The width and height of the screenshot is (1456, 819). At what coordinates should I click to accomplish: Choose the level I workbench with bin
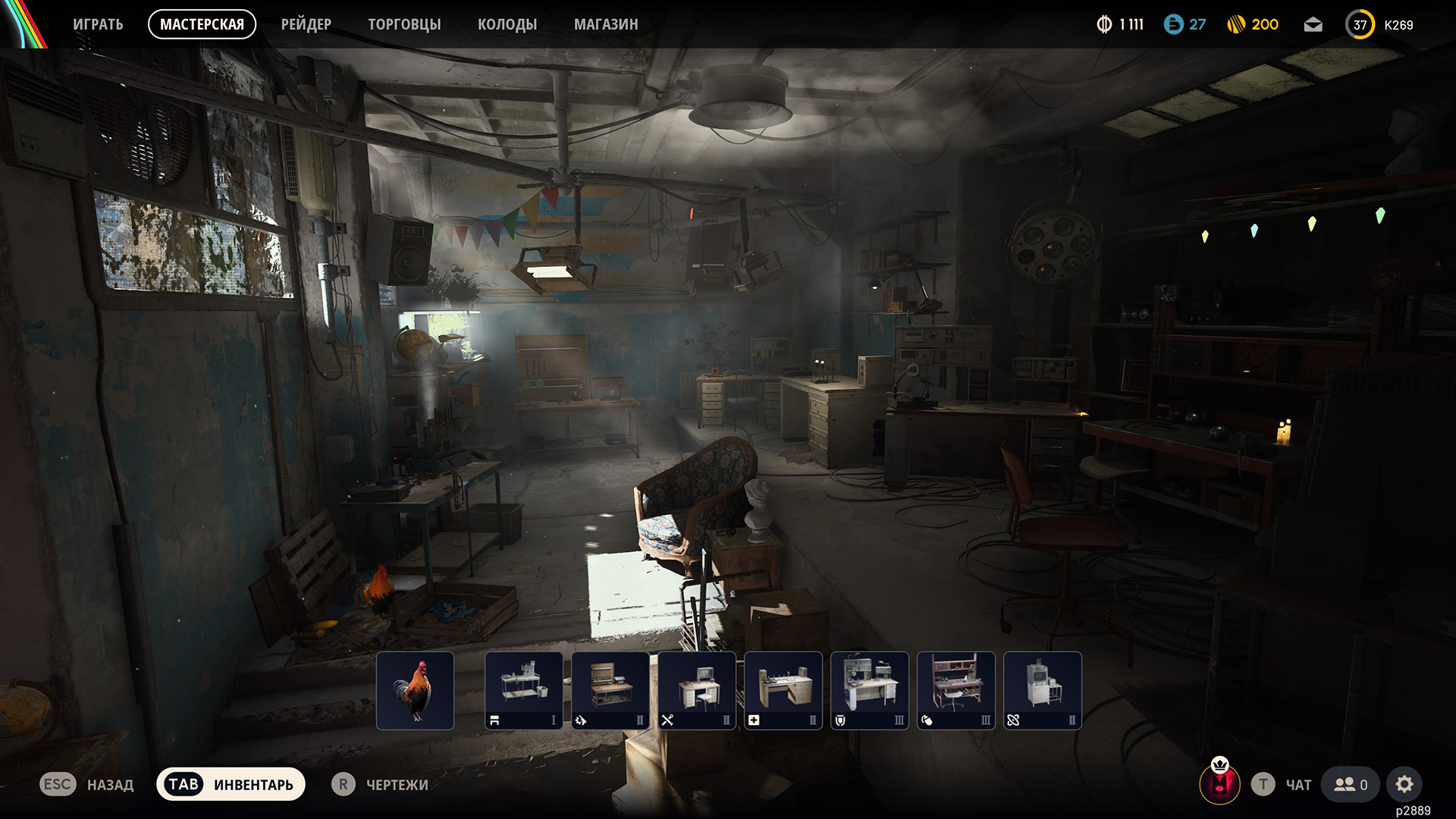524,690
